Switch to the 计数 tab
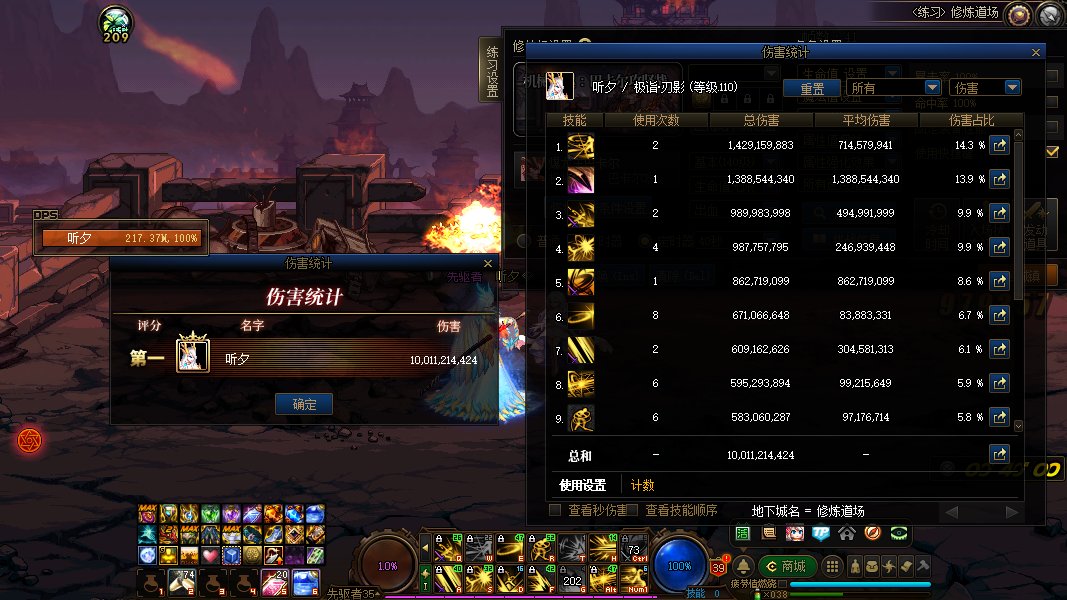 click(642, 485)
